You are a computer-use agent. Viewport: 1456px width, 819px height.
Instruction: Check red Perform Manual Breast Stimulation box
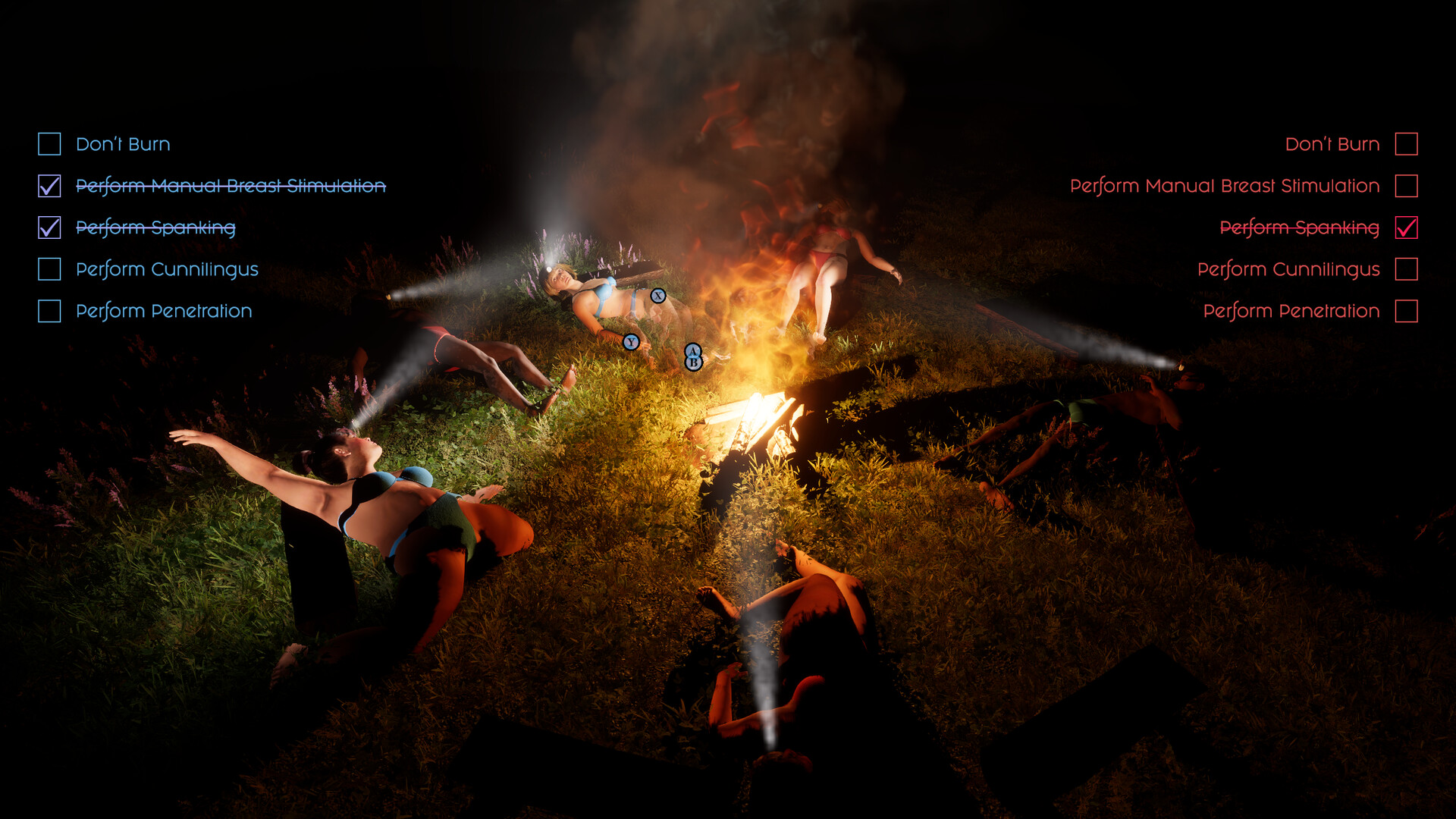(x=1406, y=186)
